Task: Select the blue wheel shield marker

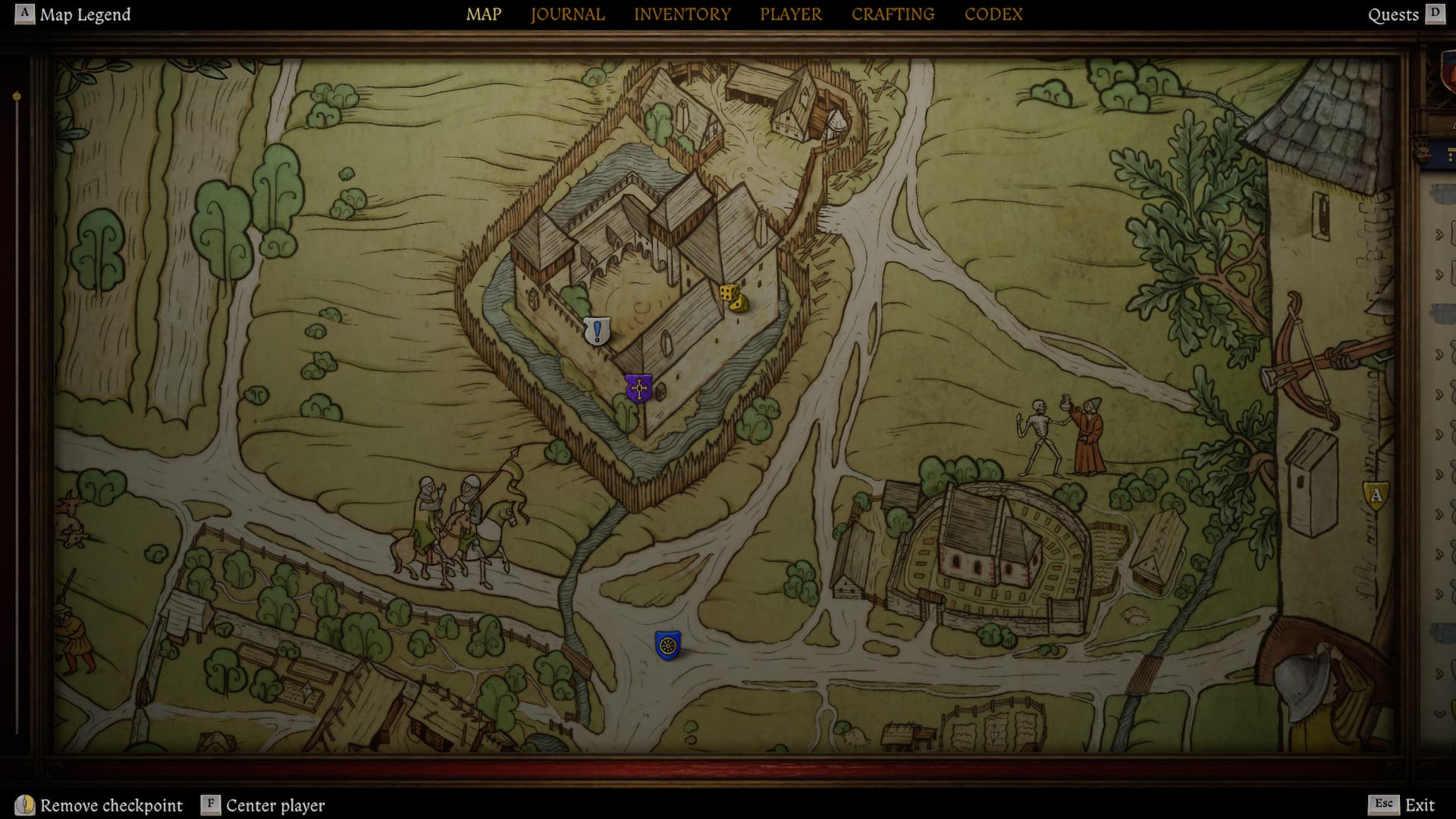Action: (x=668, y=645)
